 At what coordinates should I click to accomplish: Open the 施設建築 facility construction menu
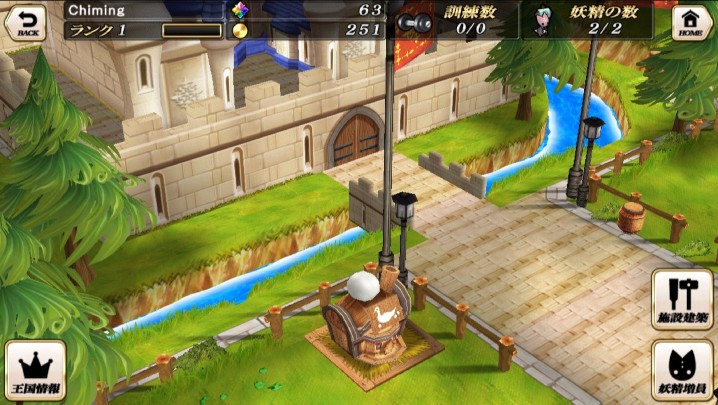pos(682,298)
